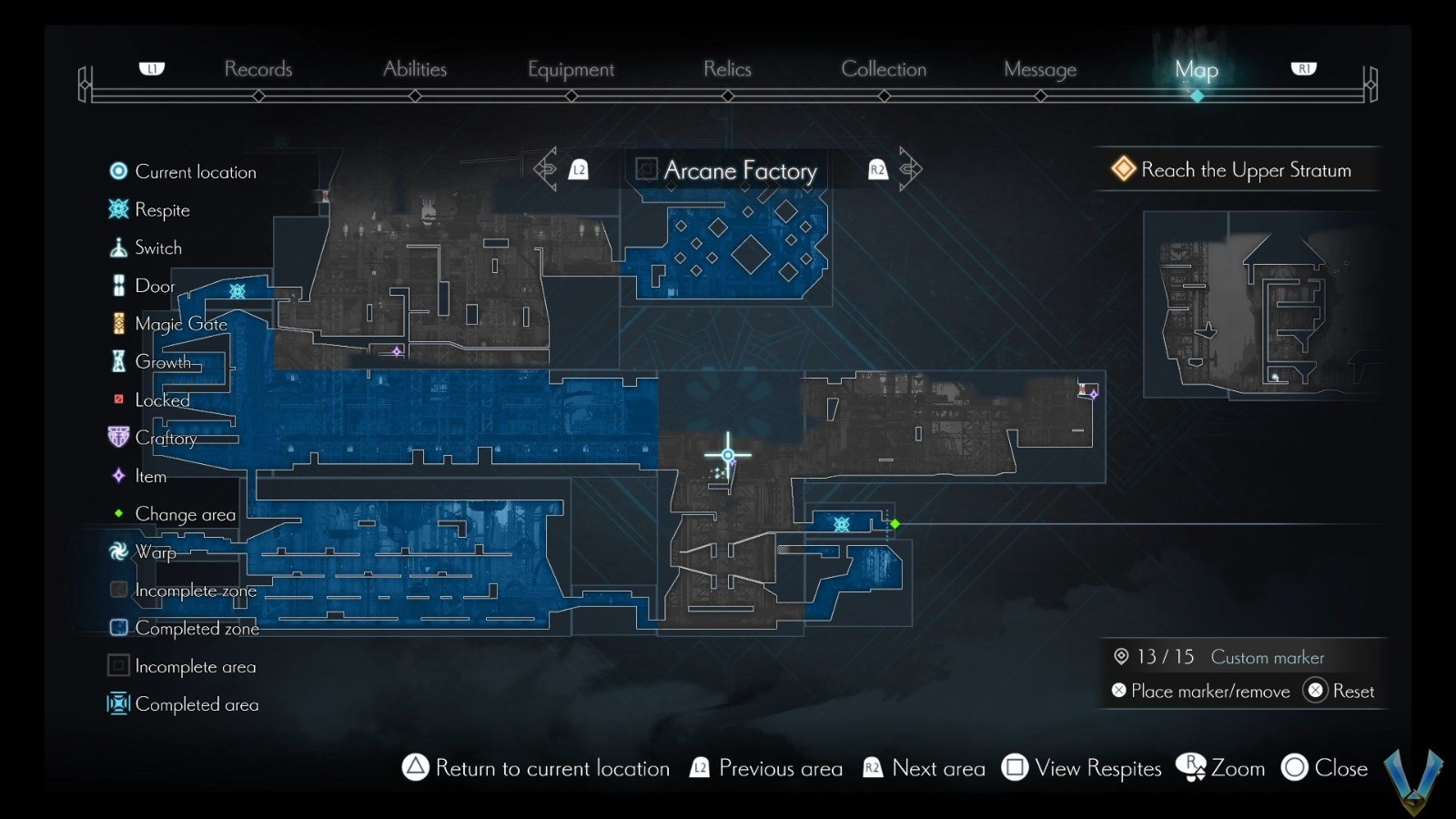Switch to the Relics tab

(x=726, y=69)
